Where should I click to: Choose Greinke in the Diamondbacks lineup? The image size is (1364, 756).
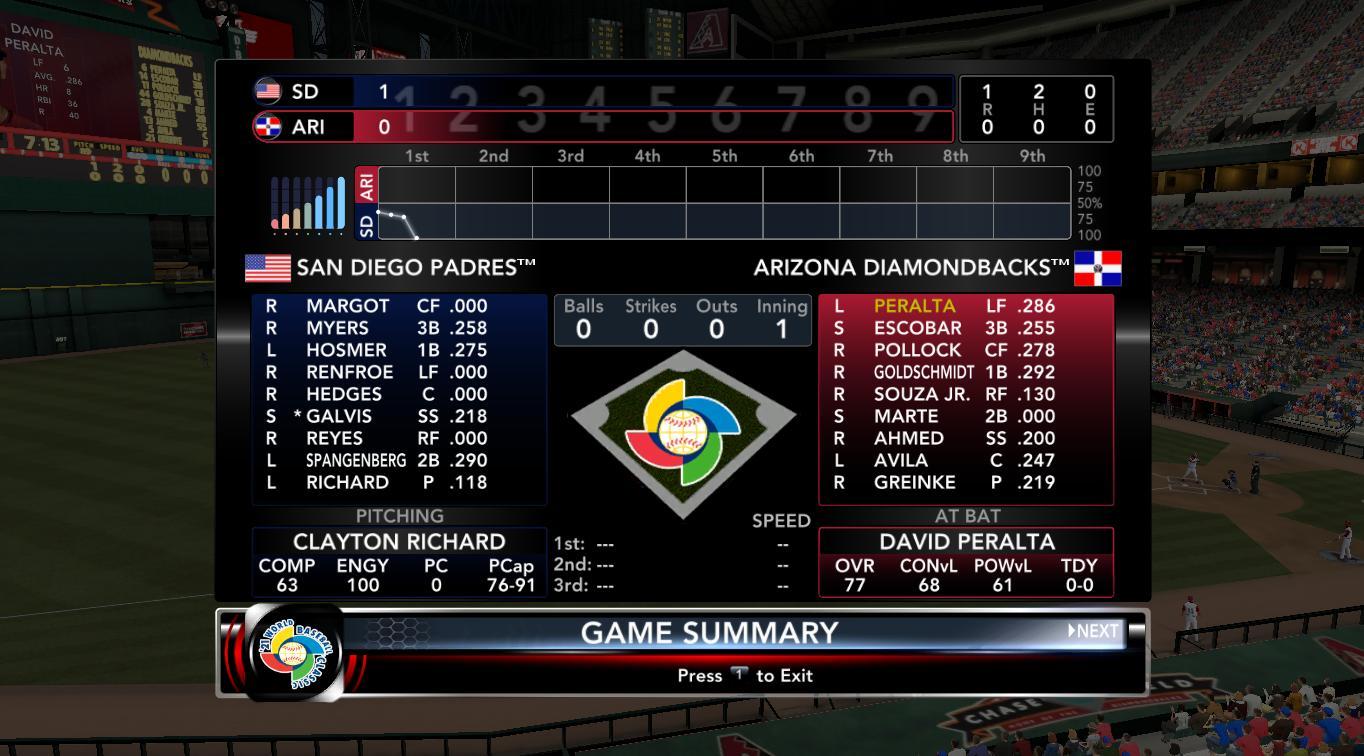coord(914,482)
